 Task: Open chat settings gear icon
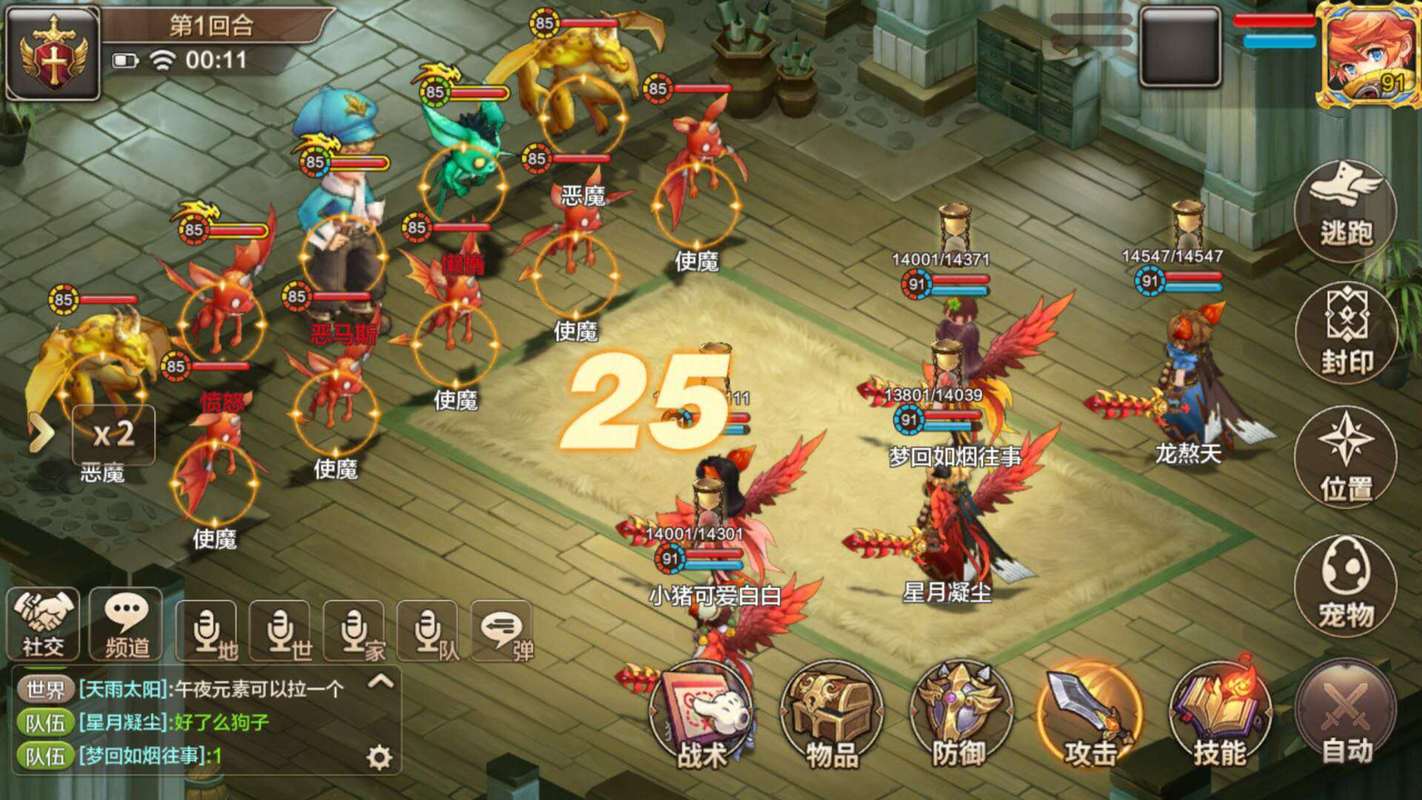(x=379, y=757)
